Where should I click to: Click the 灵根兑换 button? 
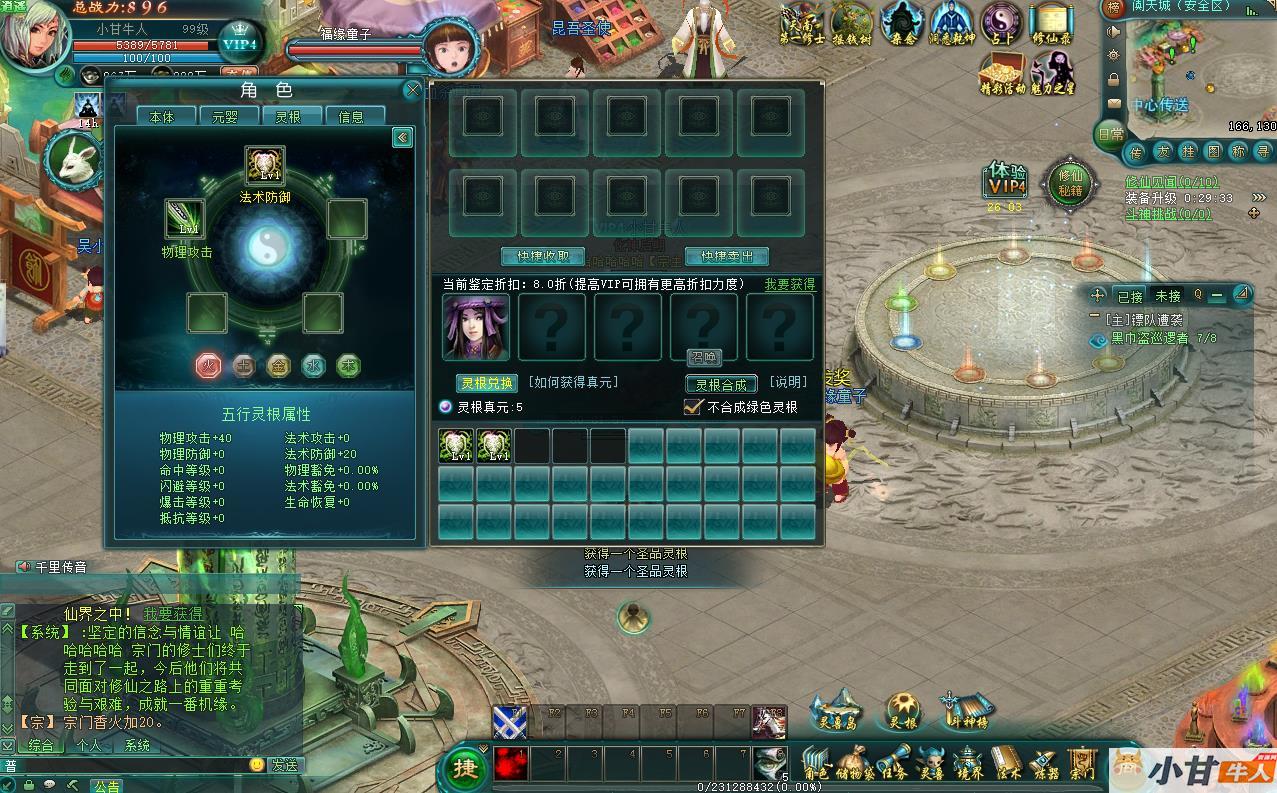486,383
